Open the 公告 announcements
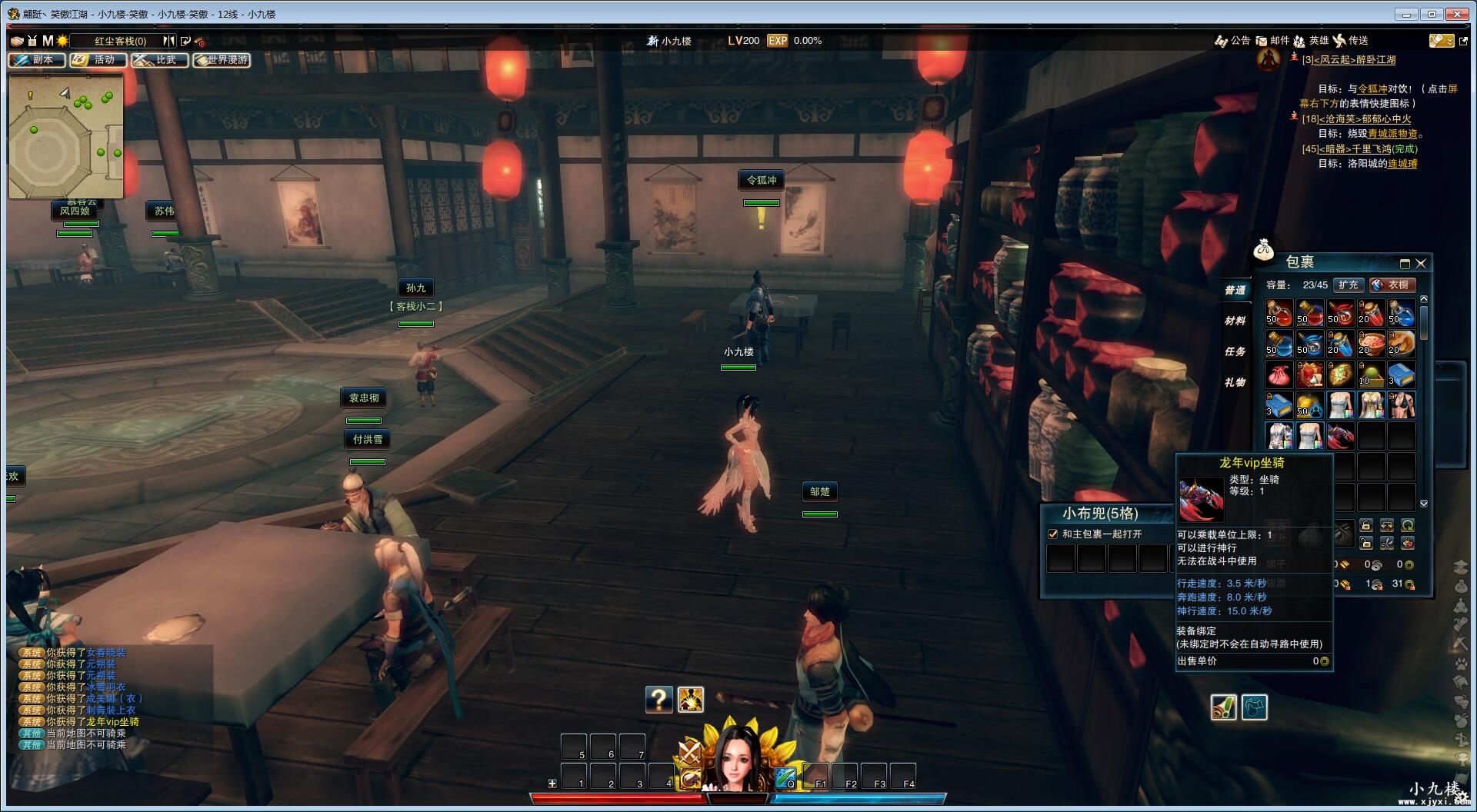Screen dimensions: 1477x812 click(x=1232, y=41)
